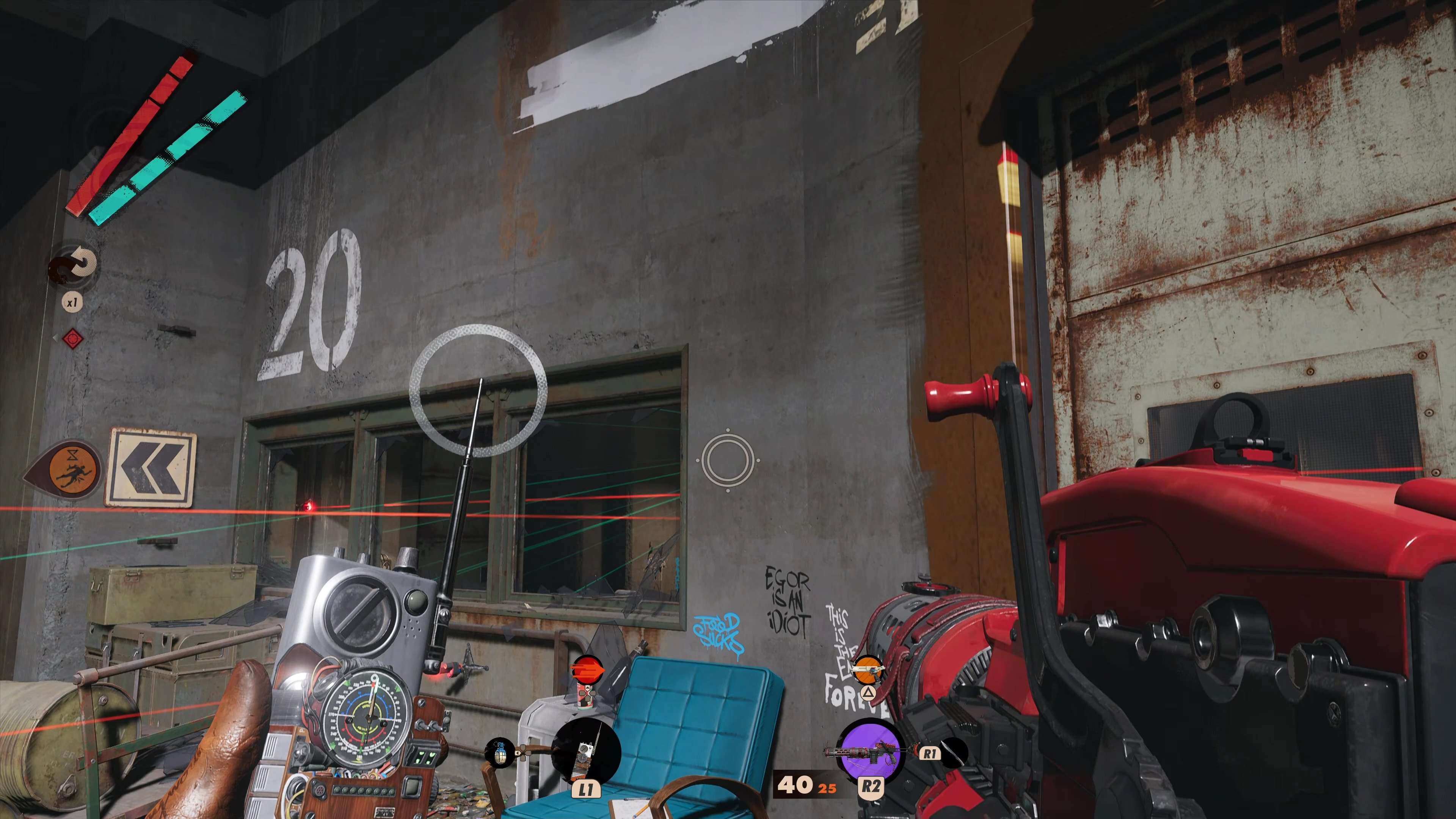Click the red dash ability icon above the can
The image size is (1456, 819).
pos(587,671)
